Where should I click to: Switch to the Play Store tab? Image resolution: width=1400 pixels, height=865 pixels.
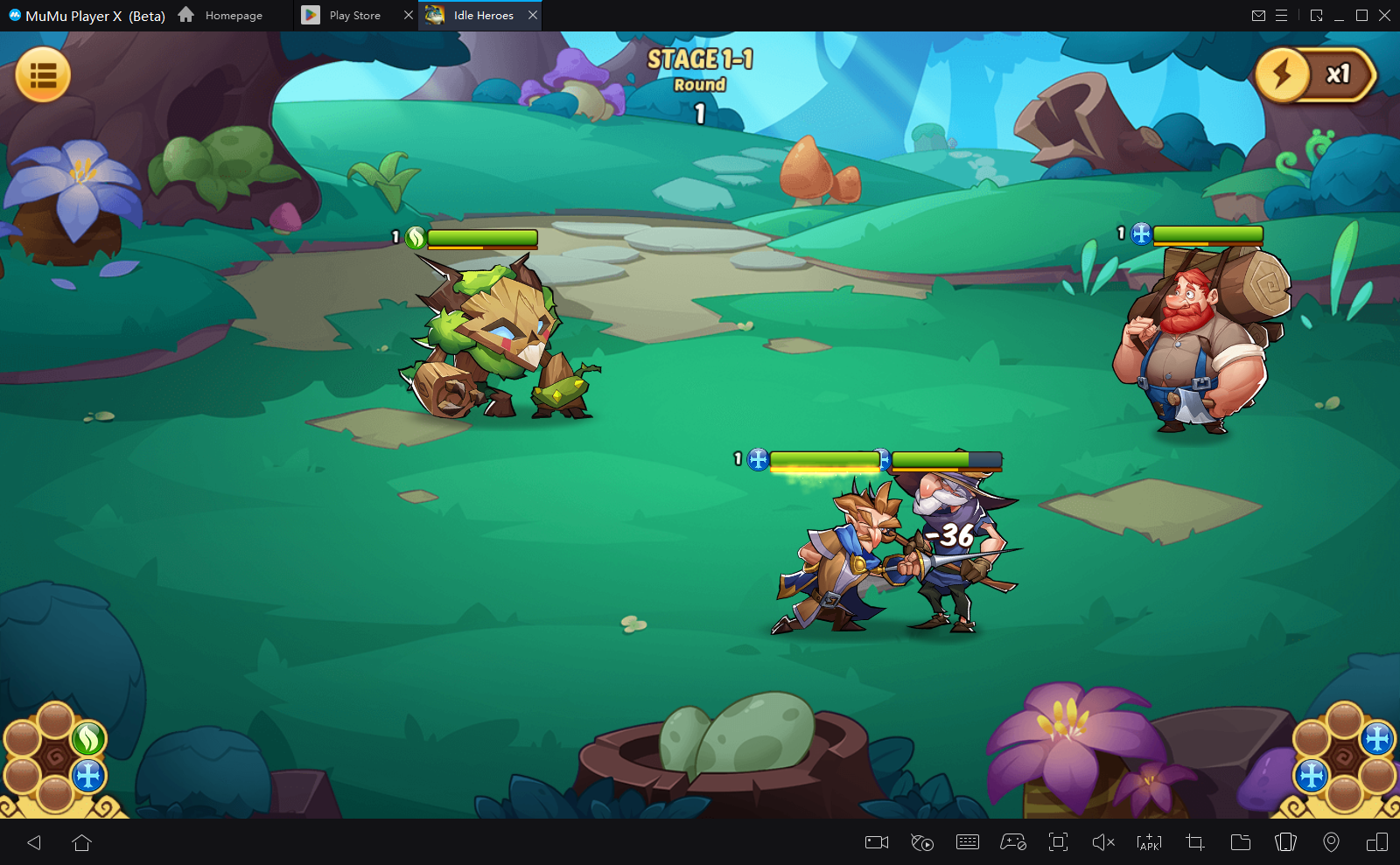(354, 16)
